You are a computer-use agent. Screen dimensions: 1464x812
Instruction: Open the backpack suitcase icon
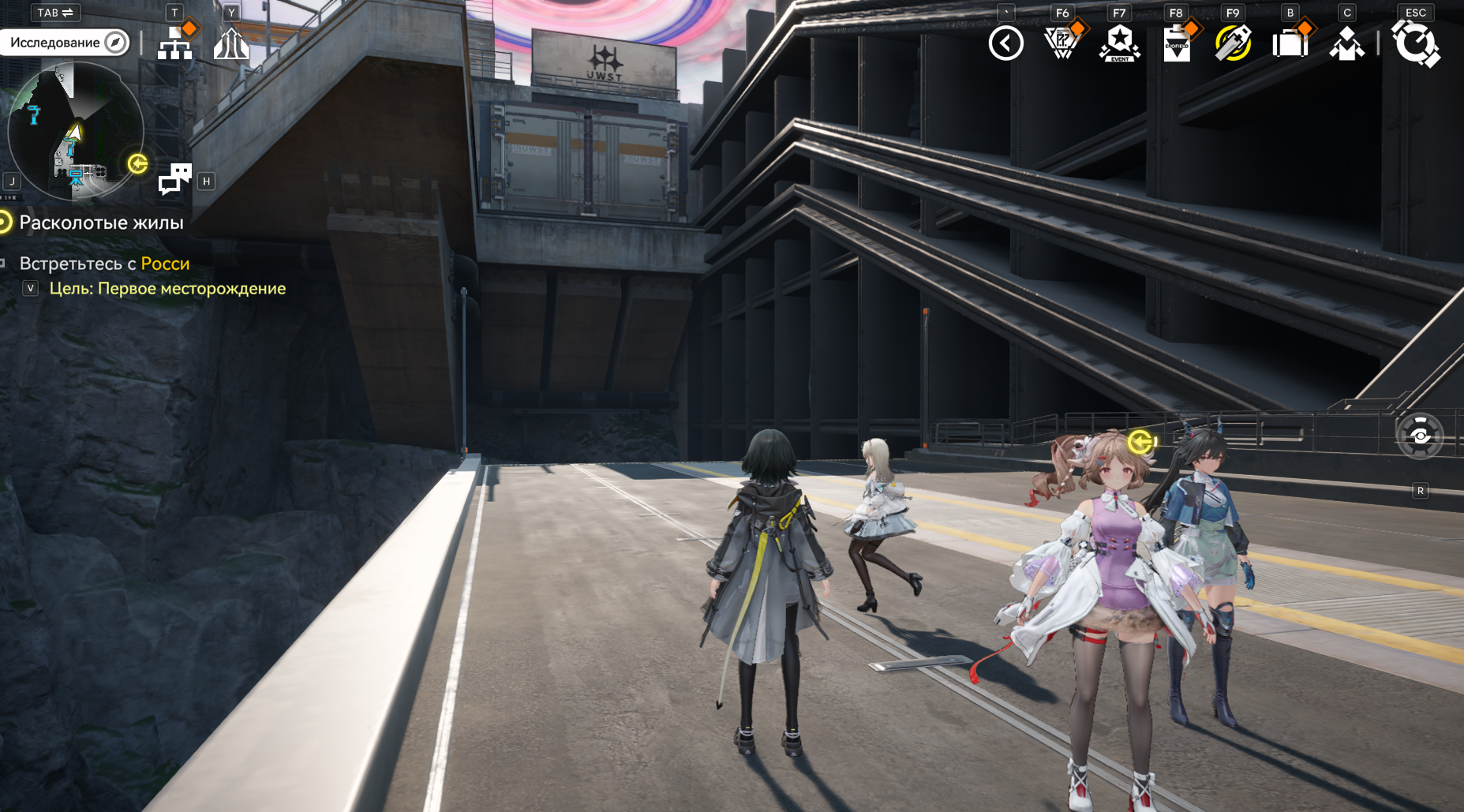(x=1290, y=43)
